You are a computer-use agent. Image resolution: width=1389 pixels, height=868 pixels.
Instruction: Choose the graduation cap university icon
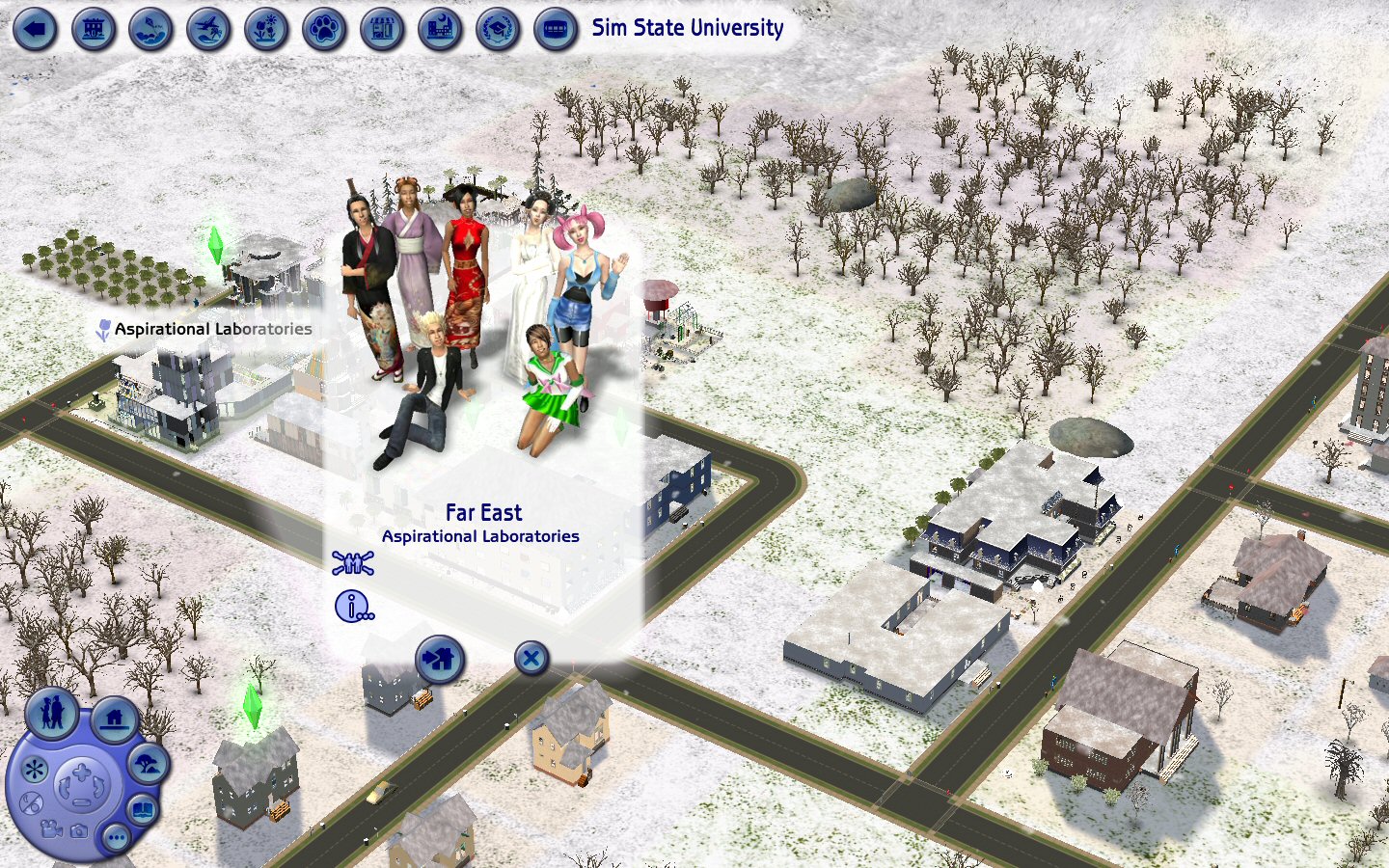click(x=498, y=29)
